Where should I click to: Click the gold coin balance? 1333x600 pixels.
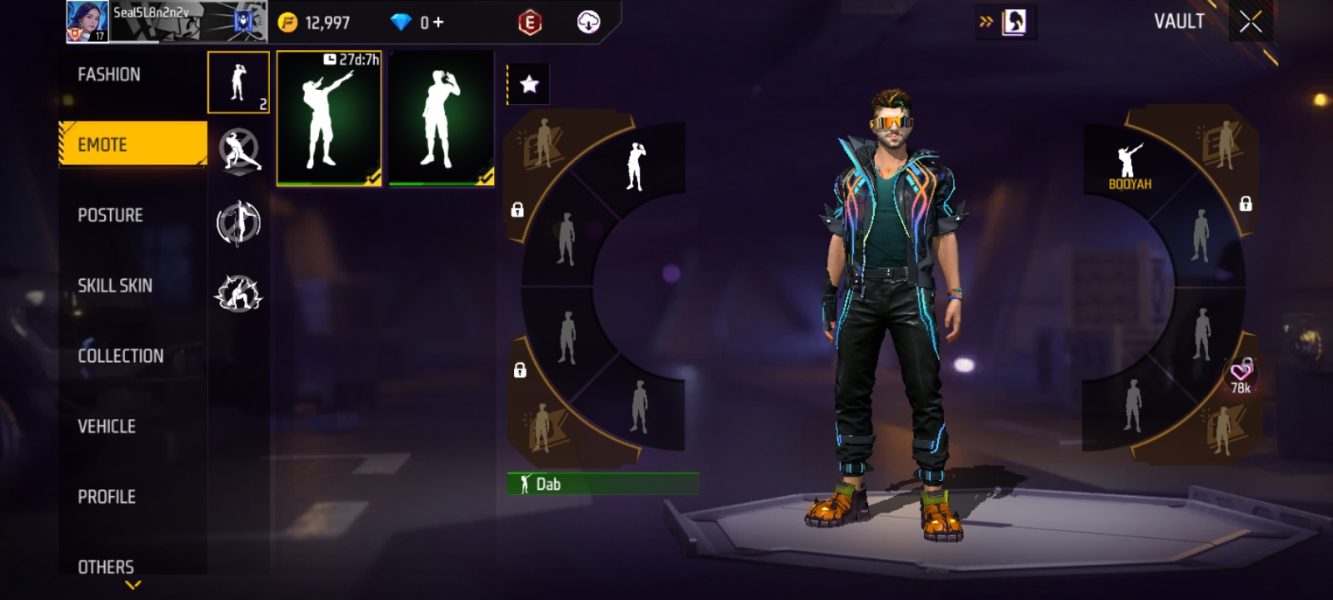[314, 22]
